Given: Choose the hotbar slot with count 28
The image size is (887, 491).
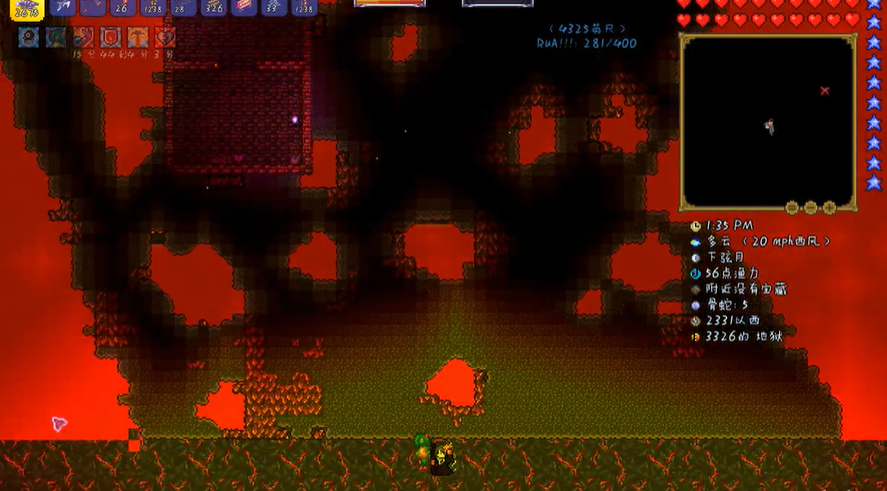Looking at the screenshot, I should 183,7.
